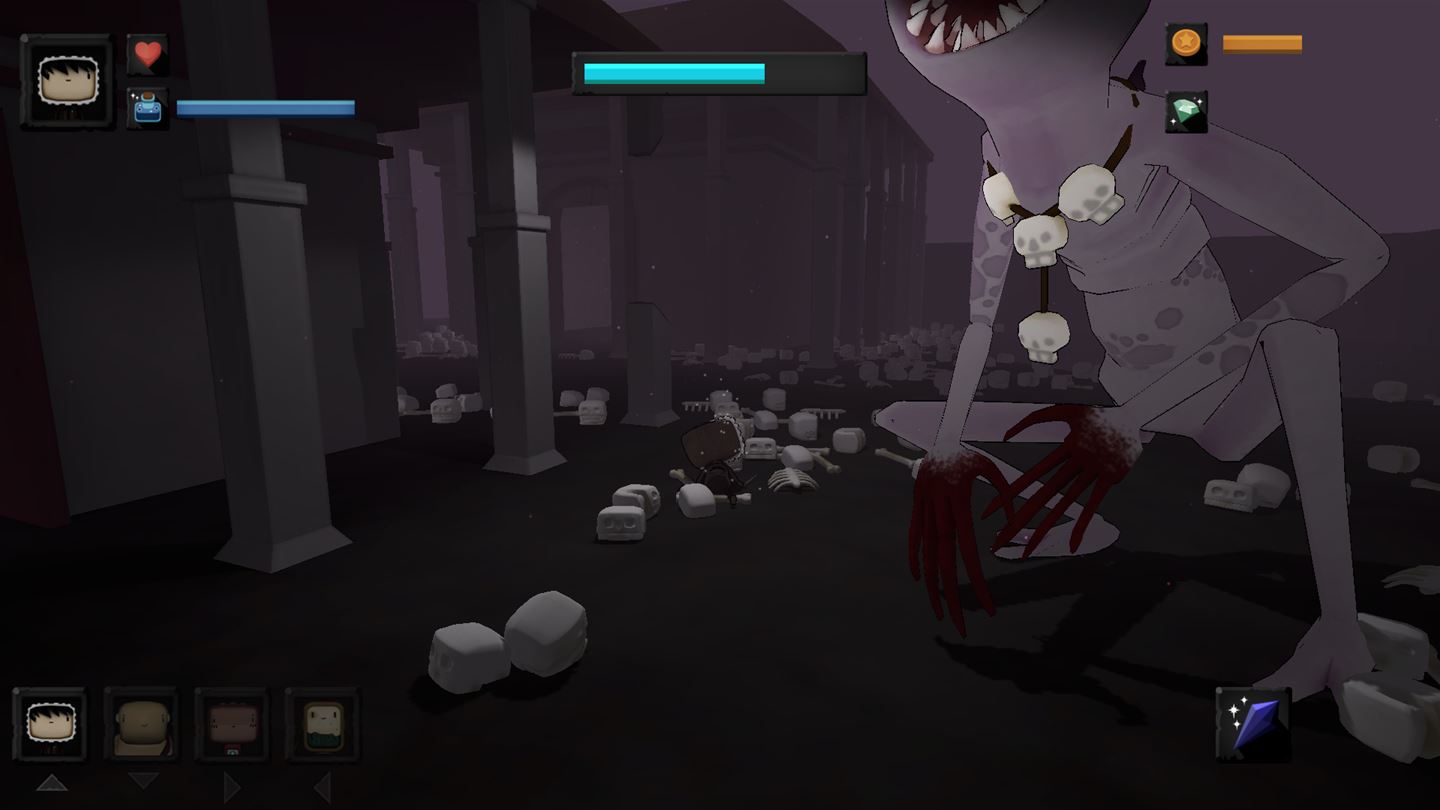Click the blue mana gauge bar
This screenshot has width=1440, height=810.
tap(265, 107)
